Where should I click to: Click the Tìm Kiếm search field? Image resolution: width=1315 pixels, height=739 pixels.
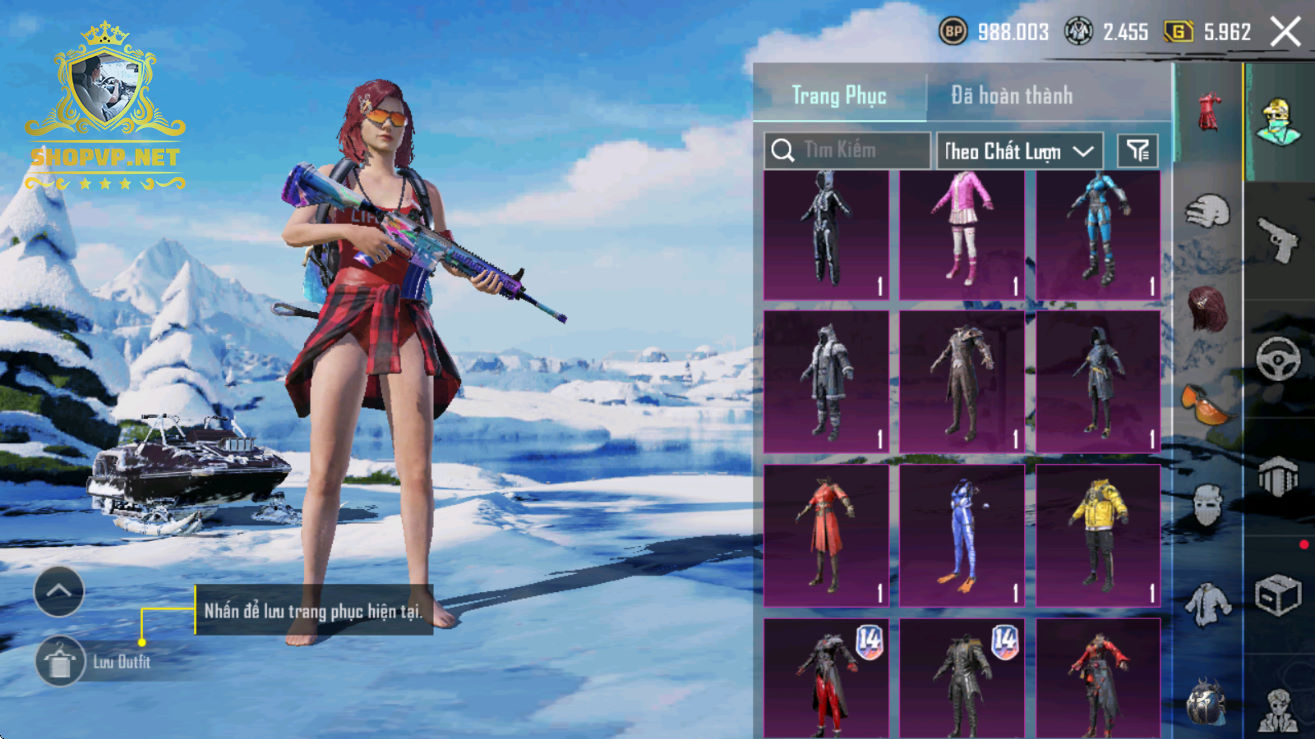(x=848, y=151)
